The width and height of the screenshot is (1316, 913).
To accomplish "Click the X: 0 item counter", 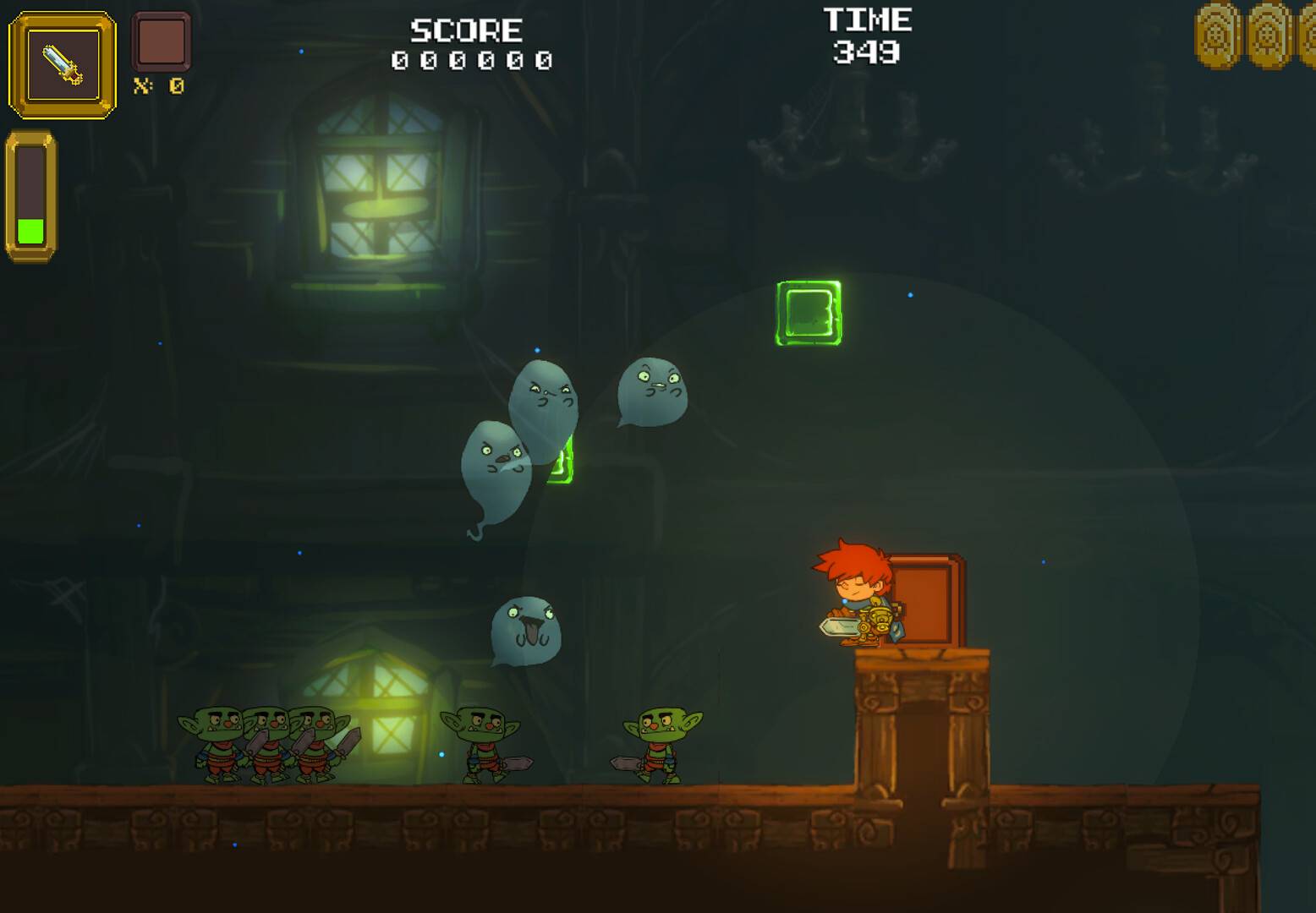I will [159, 87].
